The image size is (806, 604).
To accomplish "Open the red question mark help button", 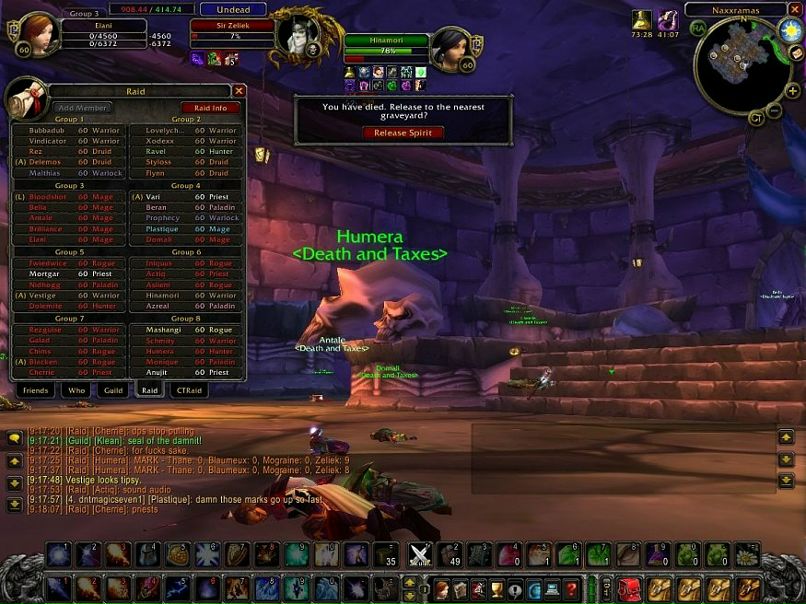I will tap(570, 589).
